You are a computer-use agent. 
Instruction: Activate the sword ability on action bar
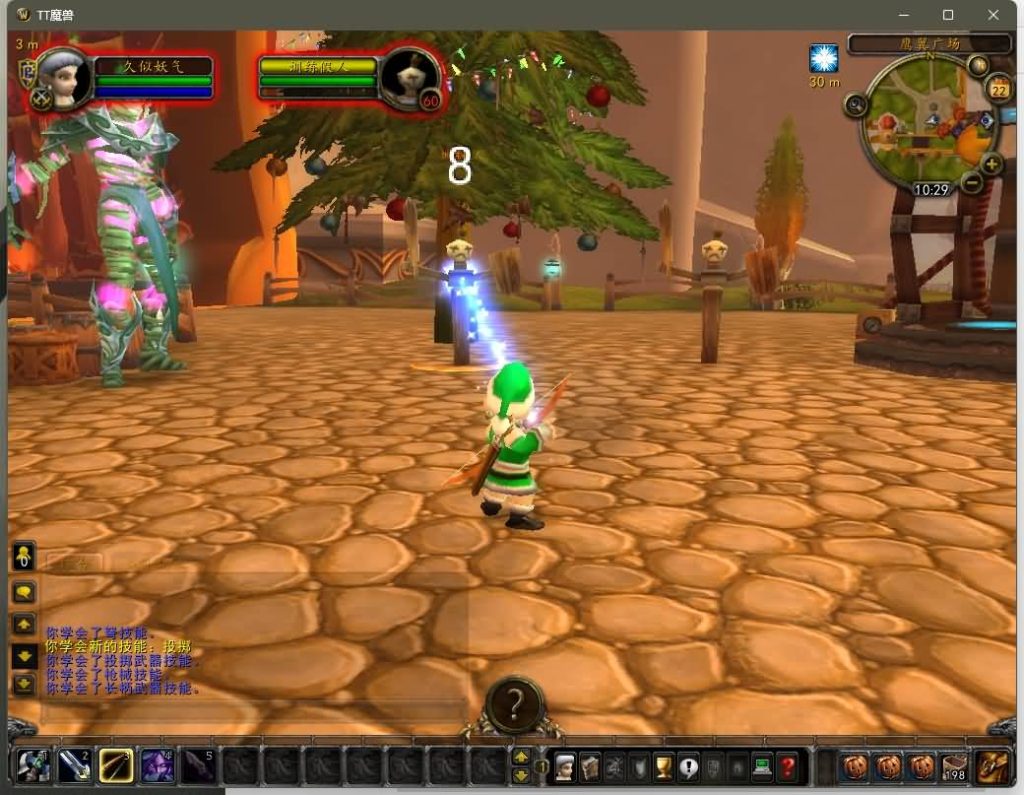click(x=75, y=766)
